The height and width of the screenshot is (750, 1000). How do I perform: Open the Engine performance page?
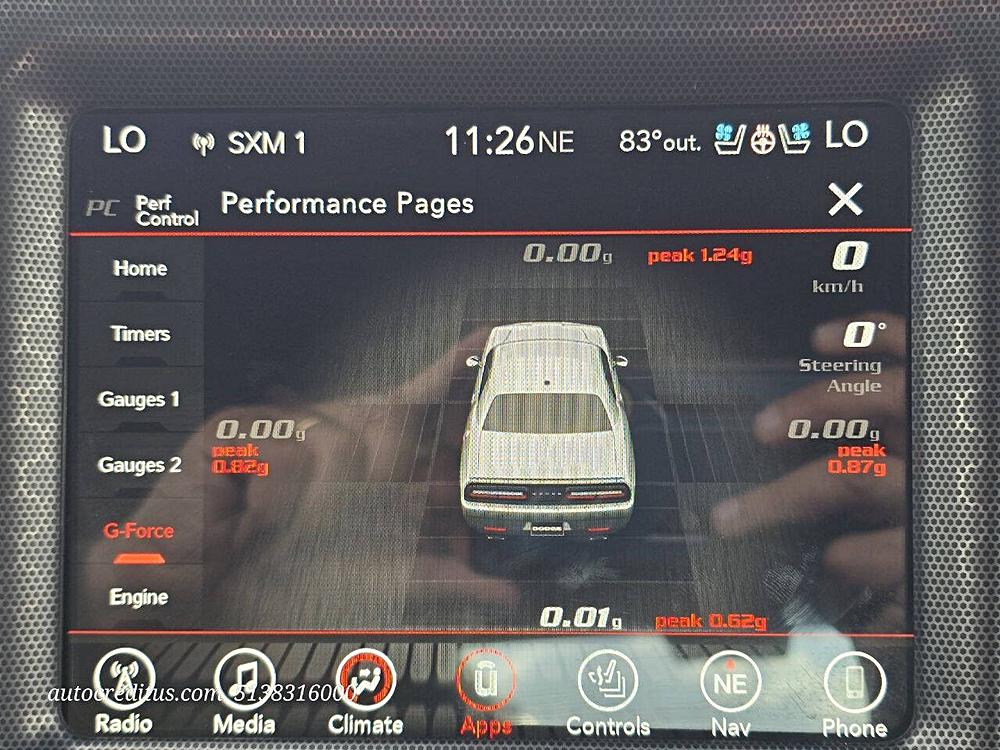(139, 597)
